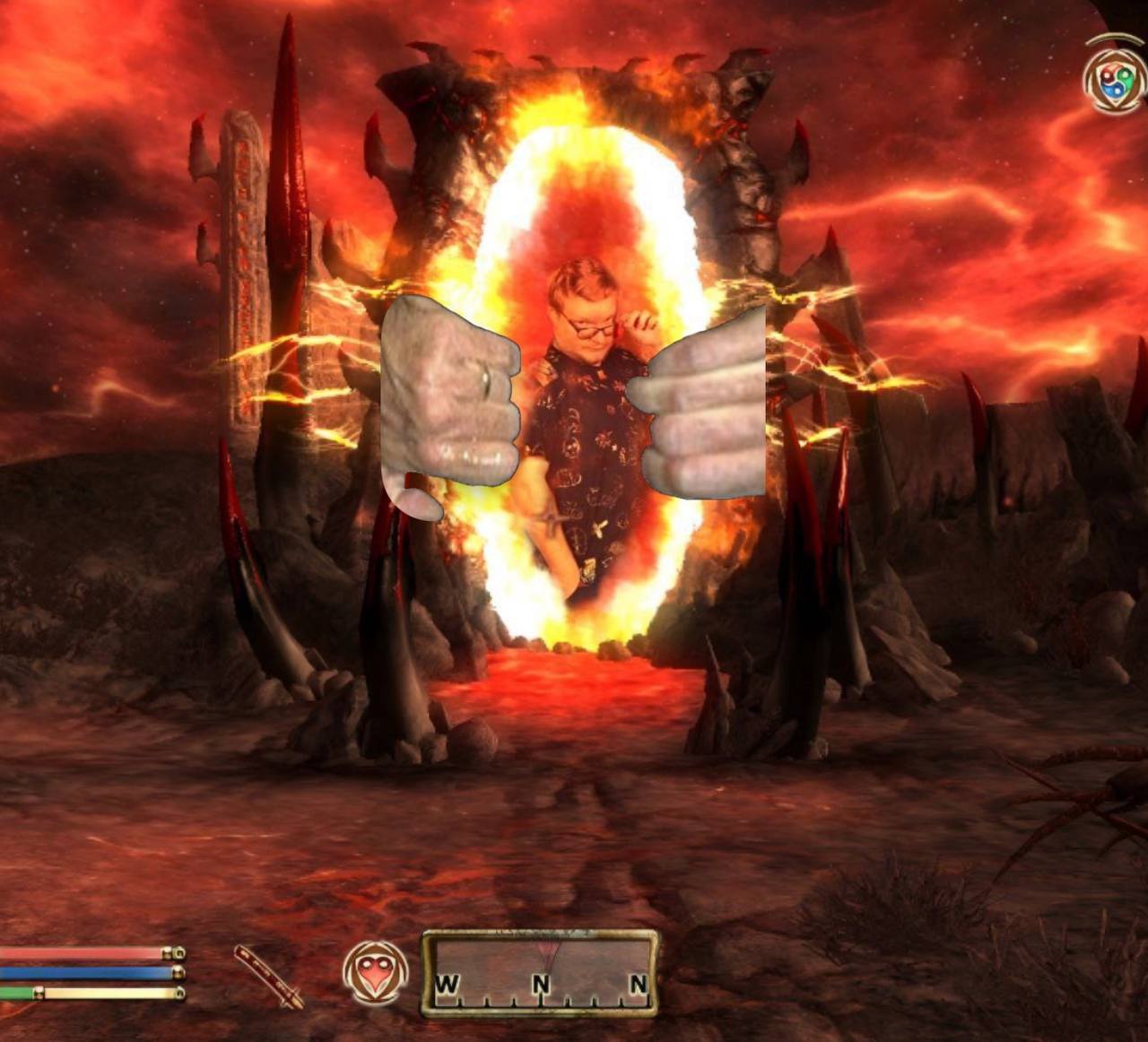Select the heart-shaped restore spell icon
The width and height of the screenshot is (1148, 1042).
coord(375,972)
